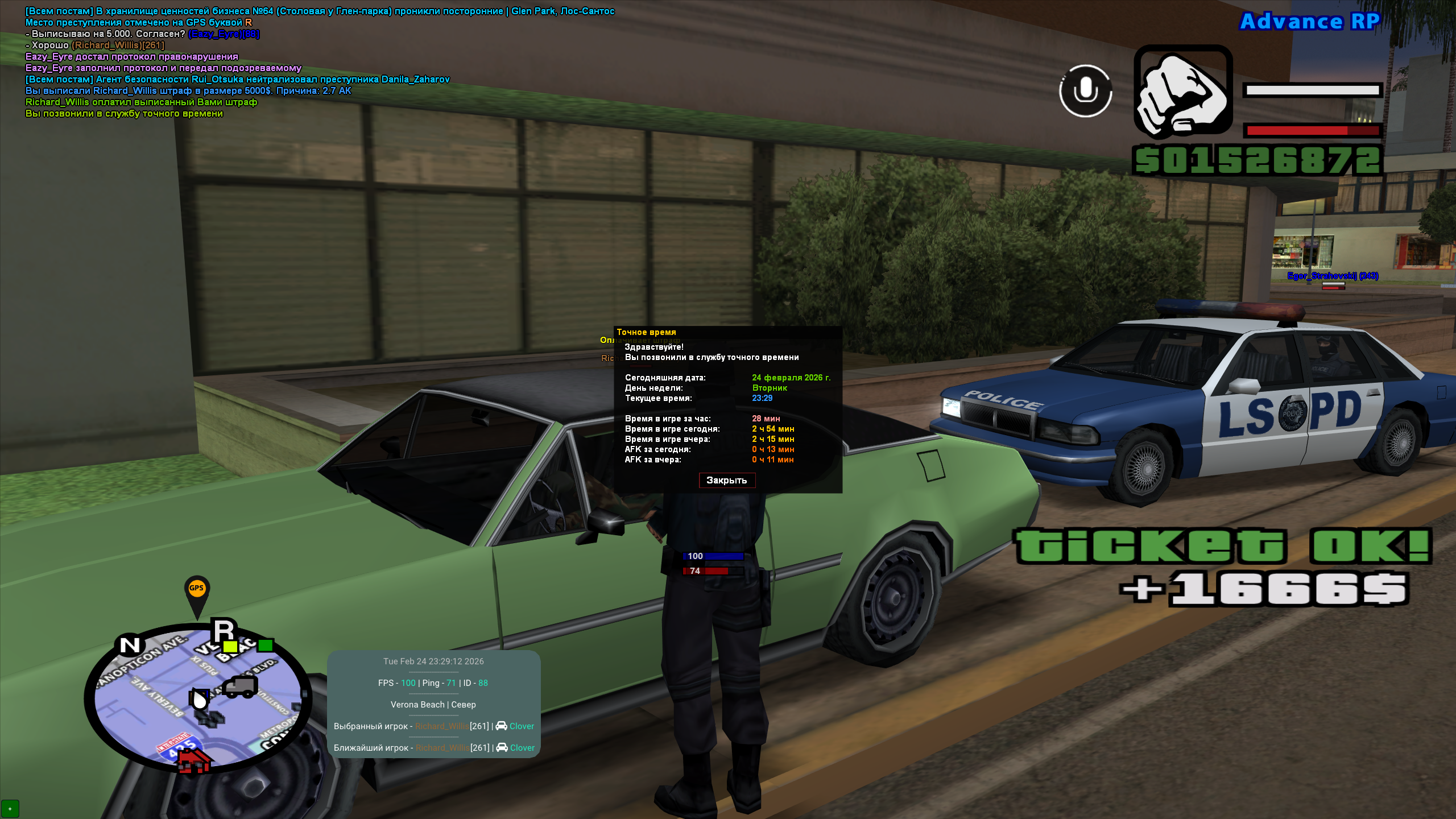Select the van icon on the minimap
This screenshot has width=1456, height=819.
pyautogui.click(x=239, y=687)
